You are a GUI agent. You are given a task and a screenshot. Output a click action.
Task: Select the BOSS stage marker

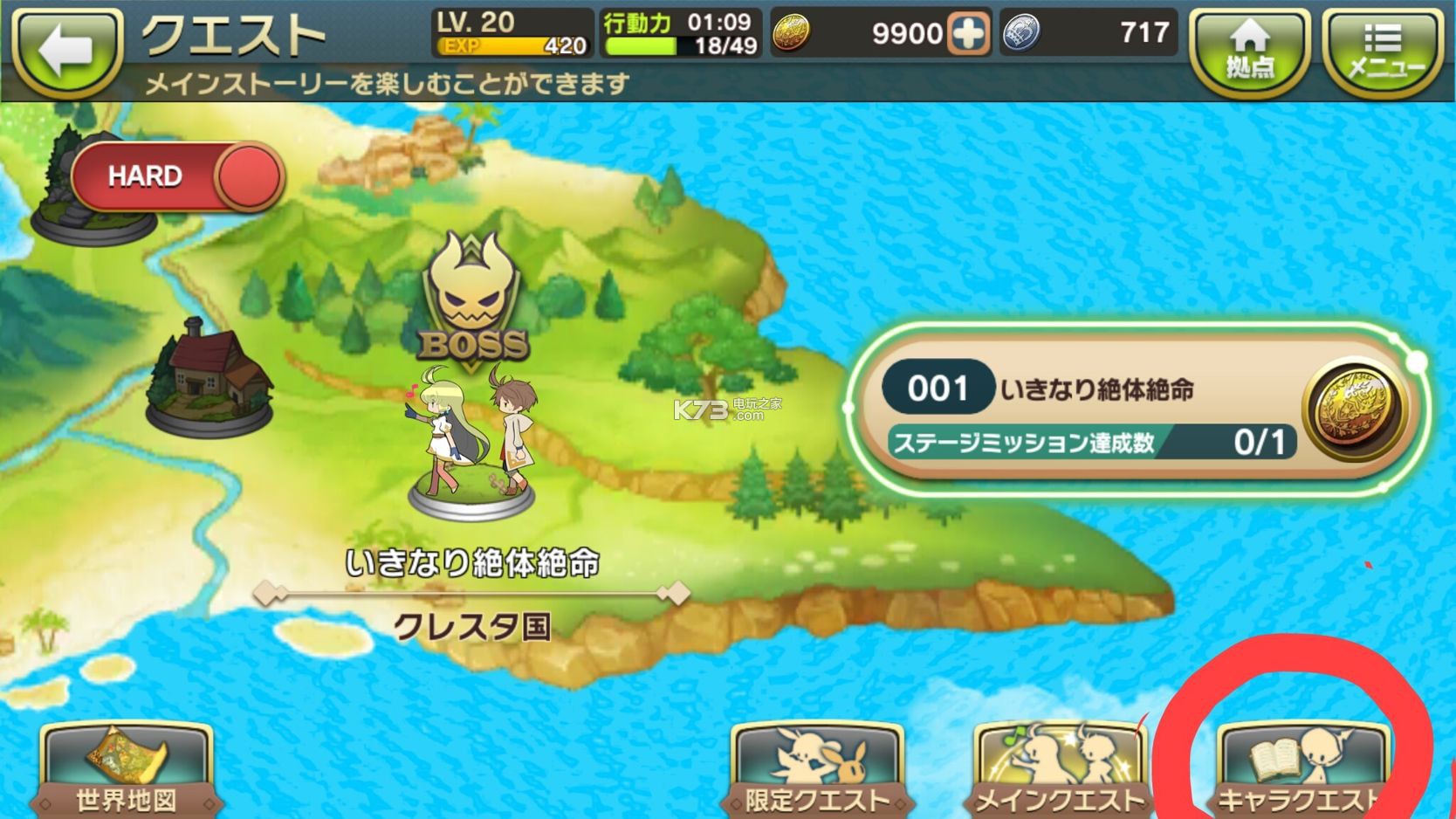[x=473, y=301]
